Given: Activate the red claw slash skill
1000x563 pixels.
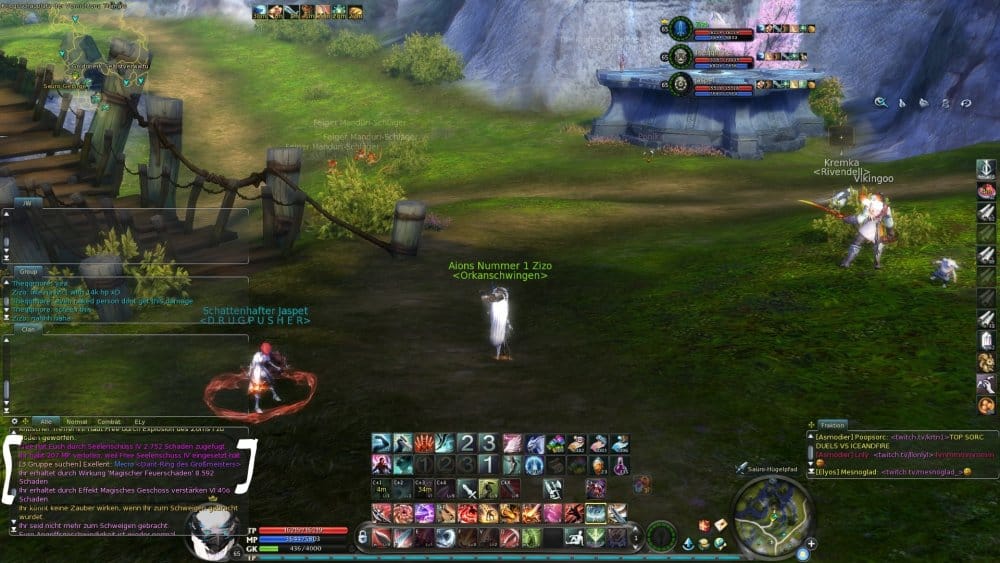Looking at the screenshot, I should coord(423,443).
